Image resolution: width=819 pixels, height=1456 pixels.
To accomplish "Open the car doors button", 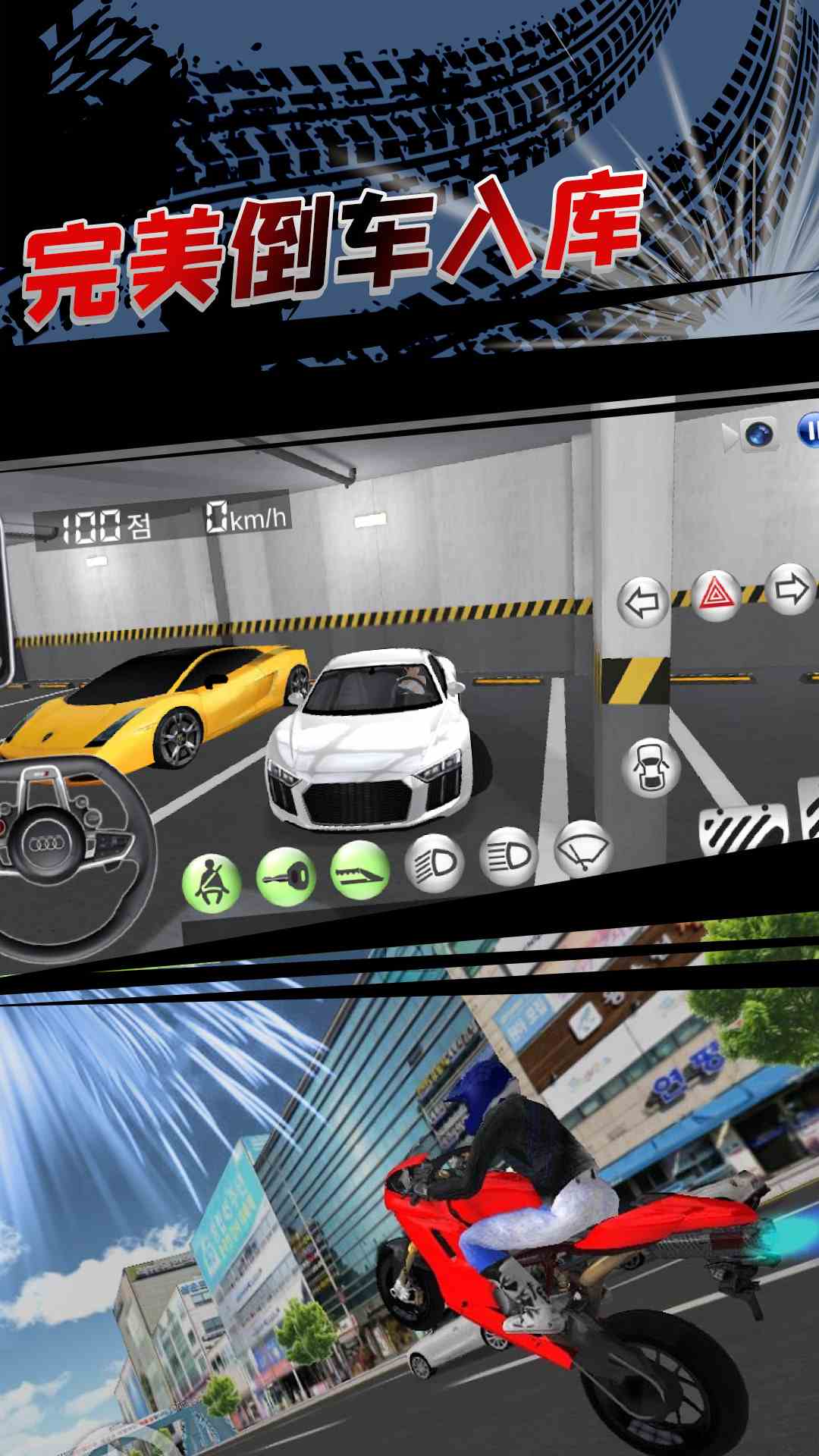I will [651, 767].
